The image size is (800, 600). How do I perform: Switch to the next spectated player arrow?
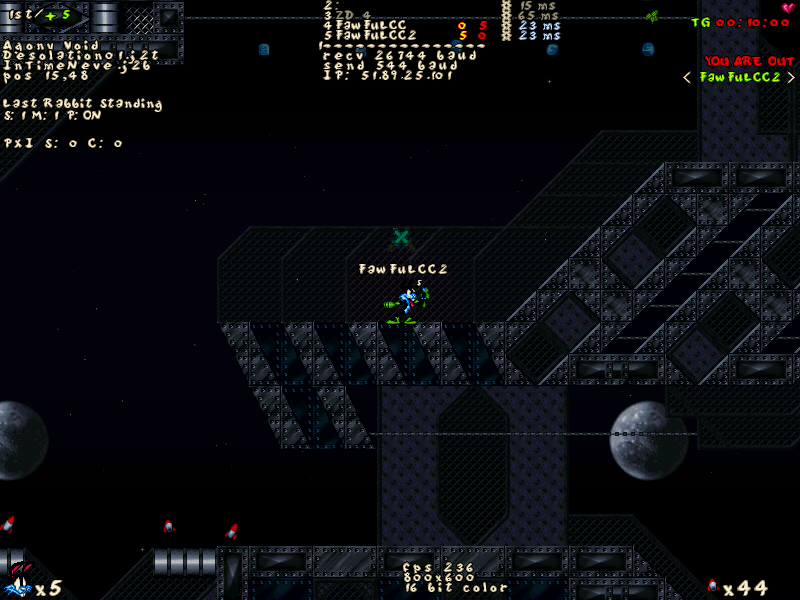[x=791, y=78]
